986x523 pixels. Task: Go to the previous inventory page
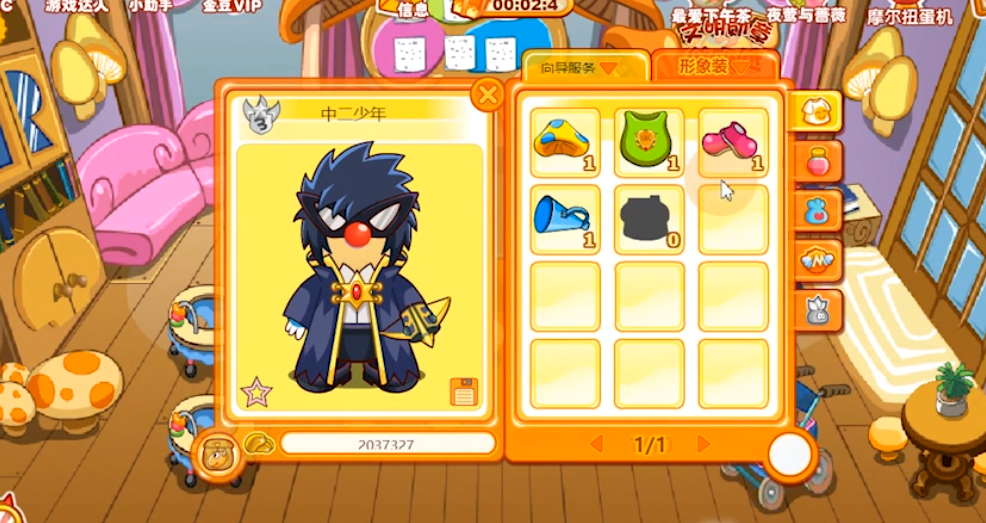click(x=597, y=444)
